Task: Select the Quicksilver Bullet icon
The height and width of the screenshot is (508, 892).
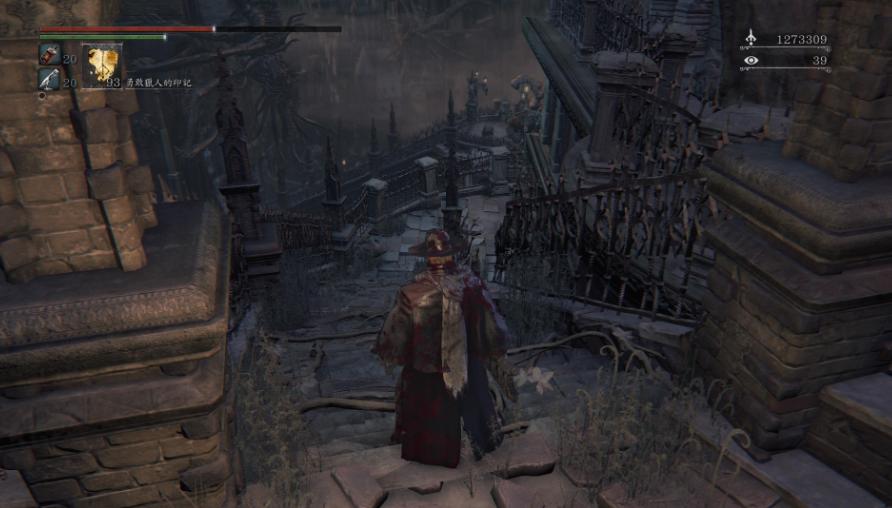Action: coord(49,78)
